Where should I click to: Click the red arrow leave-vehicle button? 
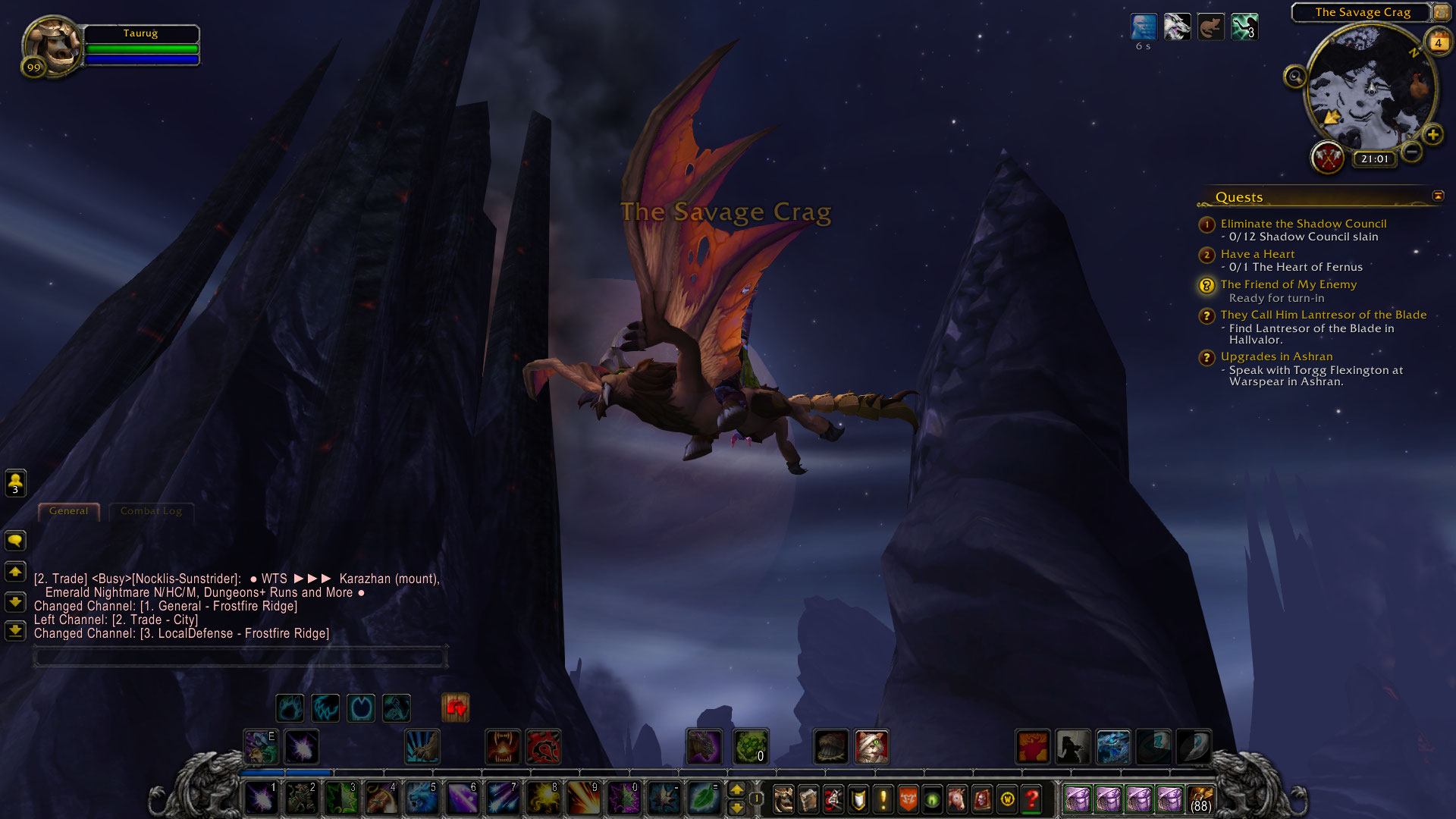click(x=456, y=708)
